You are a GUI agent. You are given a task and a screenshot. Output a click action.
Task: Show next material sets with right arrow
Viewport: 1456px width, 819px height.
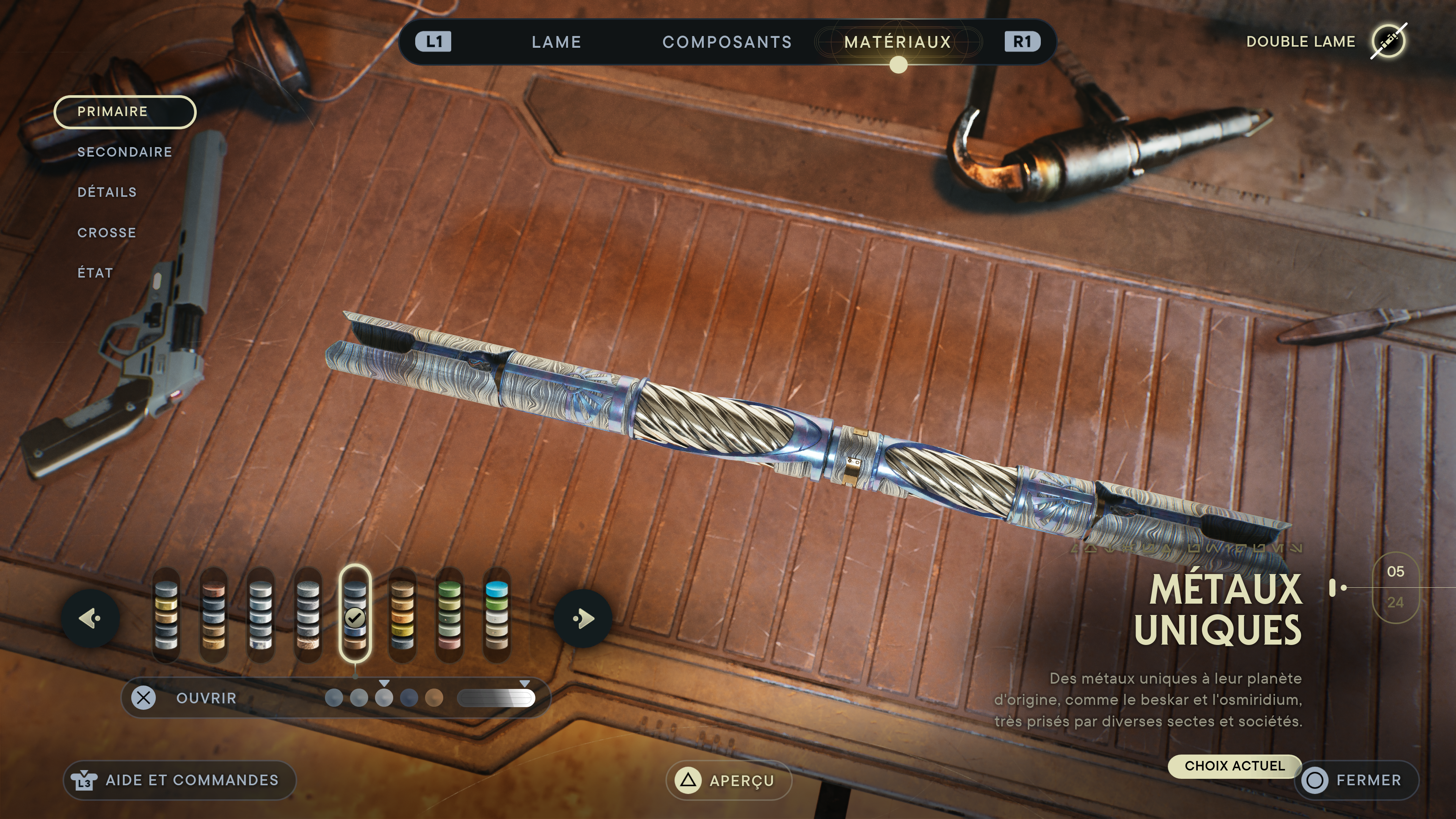coord(583,618)
